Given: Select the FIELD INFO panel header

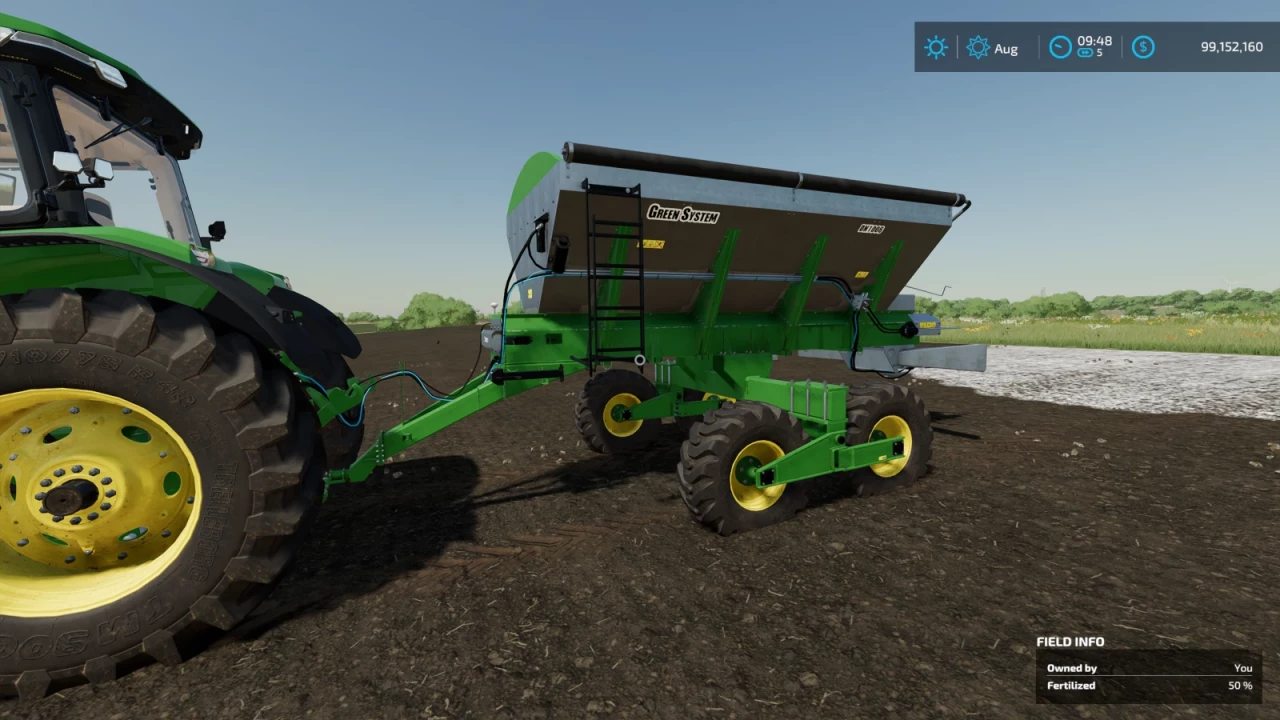Looking at the screenshot, I should point(1069,641).
